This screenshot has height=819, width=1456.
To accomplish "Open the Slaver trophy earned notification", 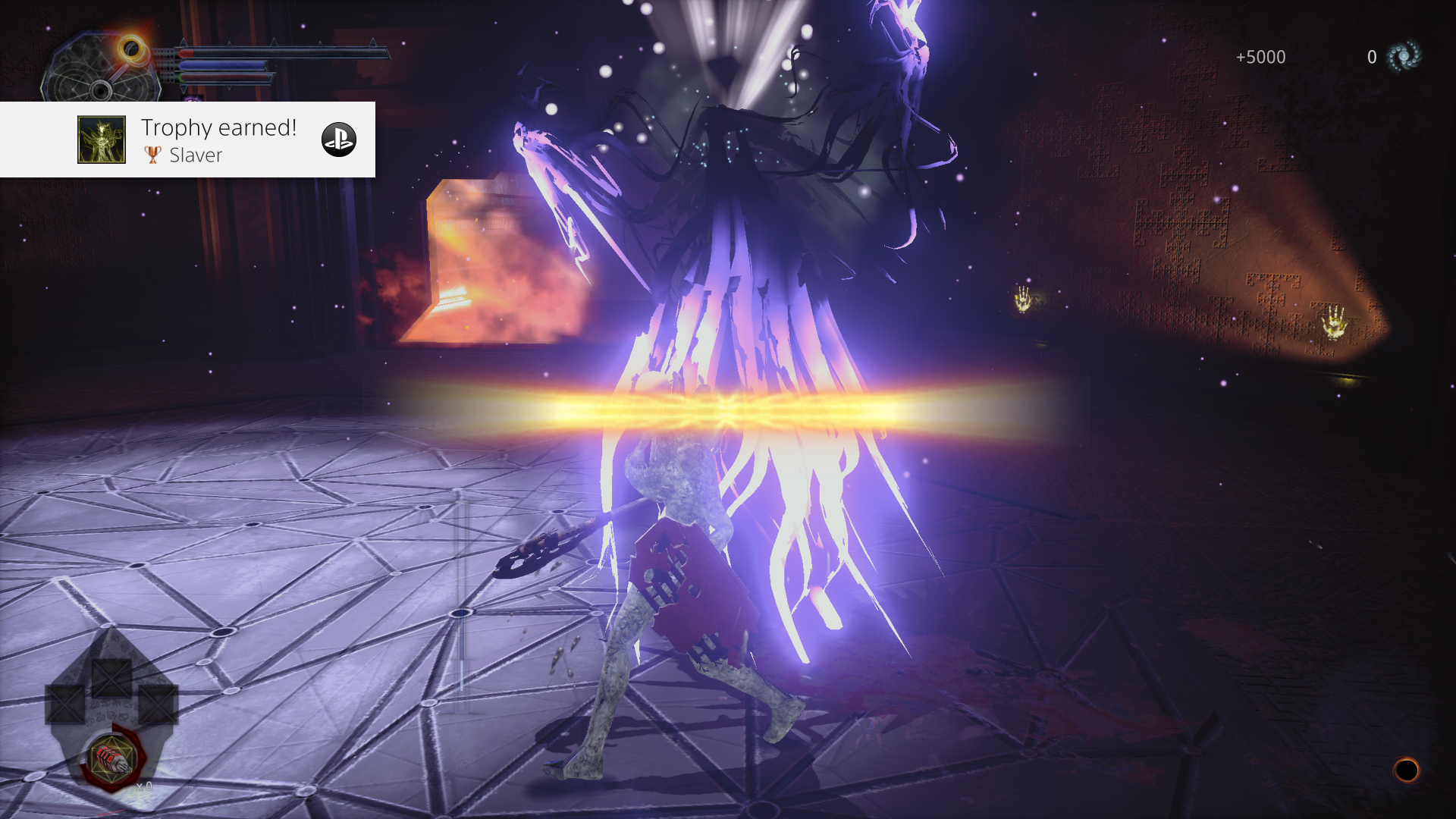I will coord(218,140).
